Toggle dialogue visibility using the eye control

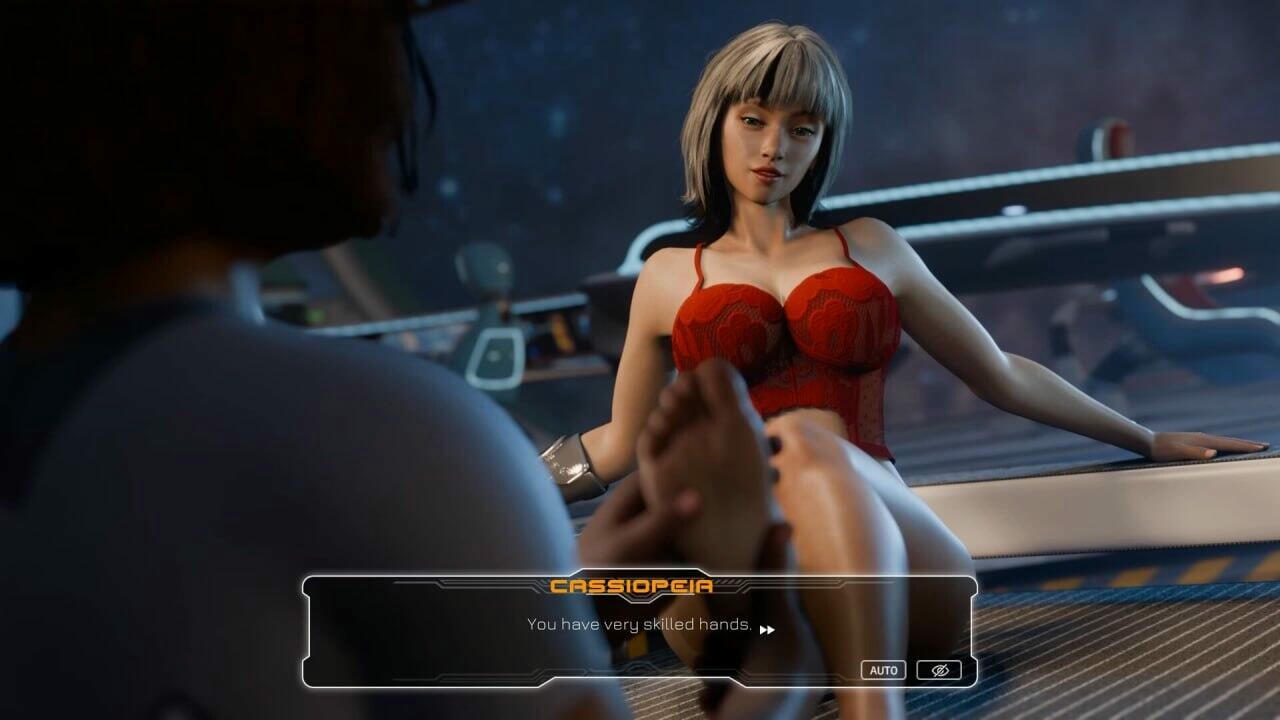pos(938,669)
